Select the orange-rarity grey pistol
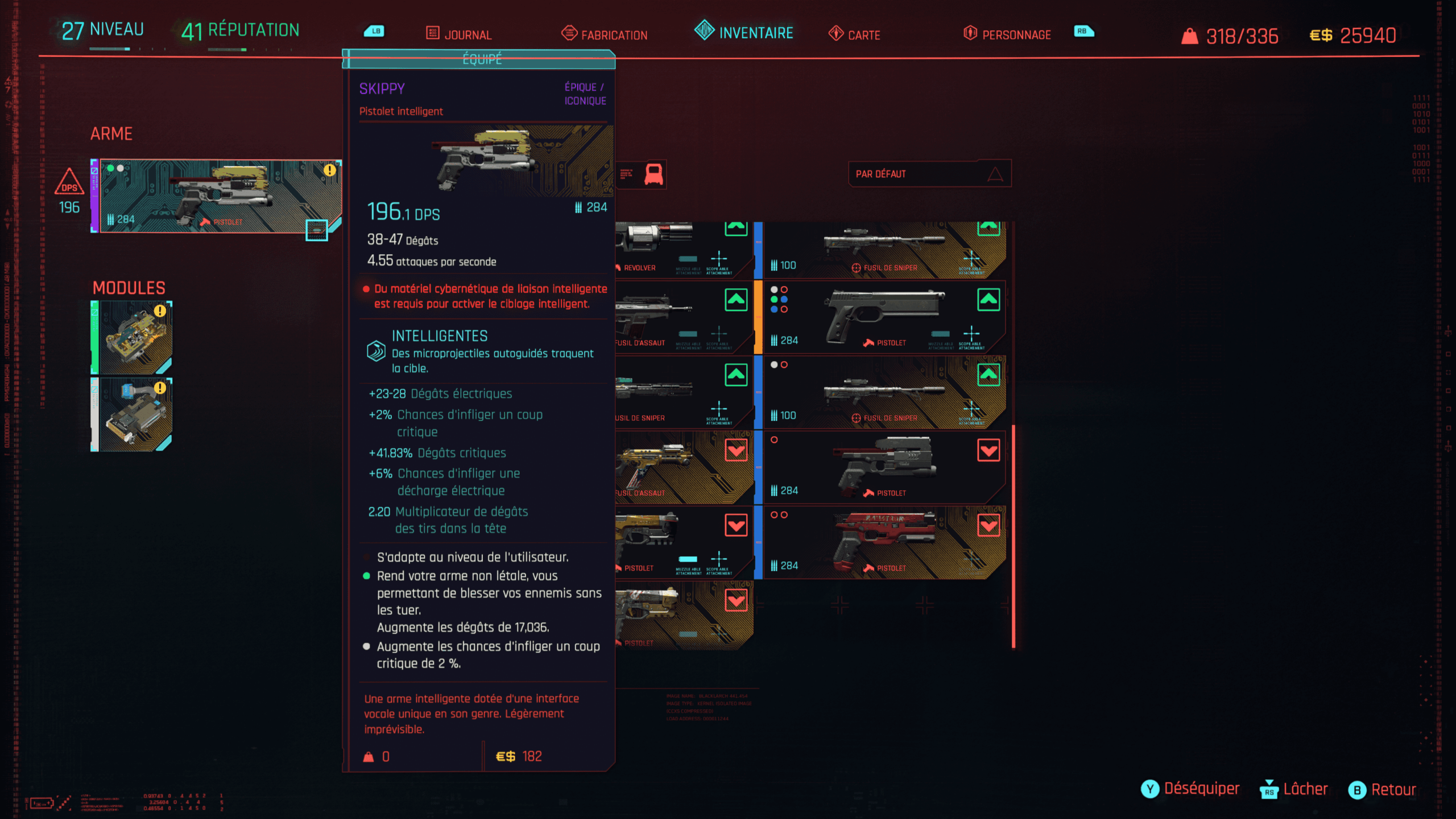1456x819 pixels. 884,317
